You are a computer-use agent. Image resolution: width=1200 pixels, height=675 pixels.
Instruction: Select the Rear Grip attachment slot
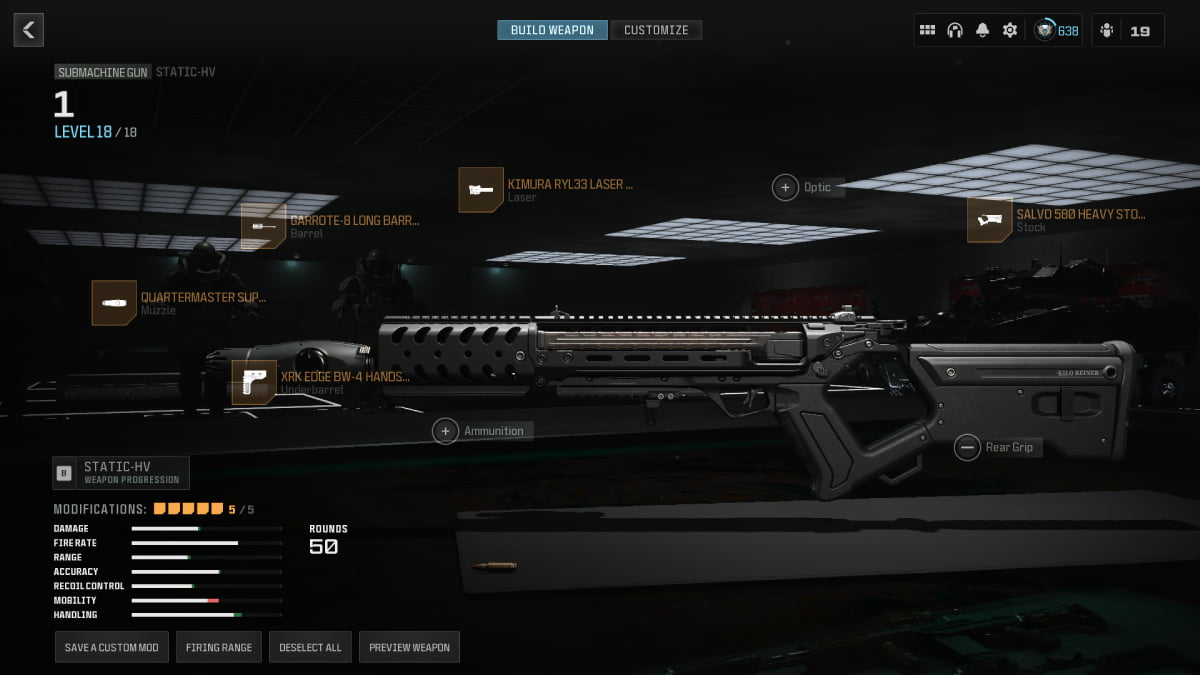pyautogui.click(x=967, y=447)
